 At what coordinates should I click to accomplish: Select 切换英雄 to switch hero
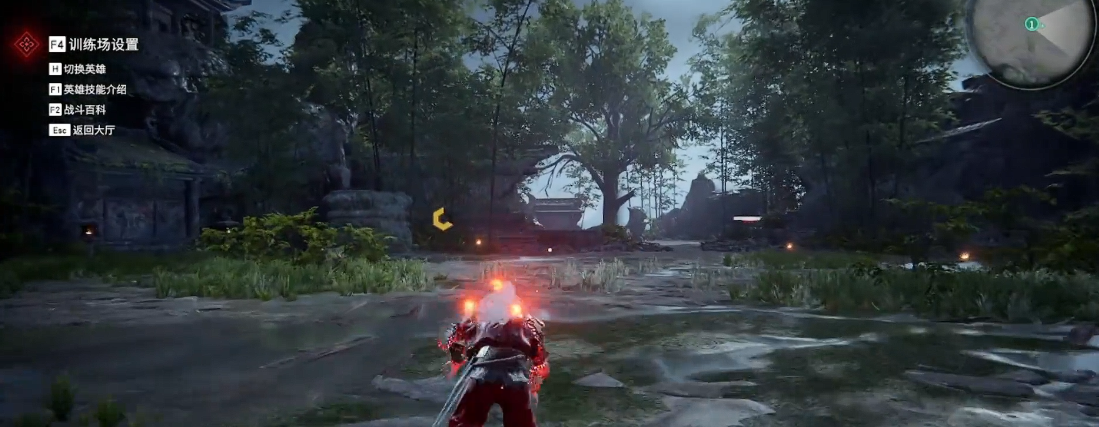point(84,69)
